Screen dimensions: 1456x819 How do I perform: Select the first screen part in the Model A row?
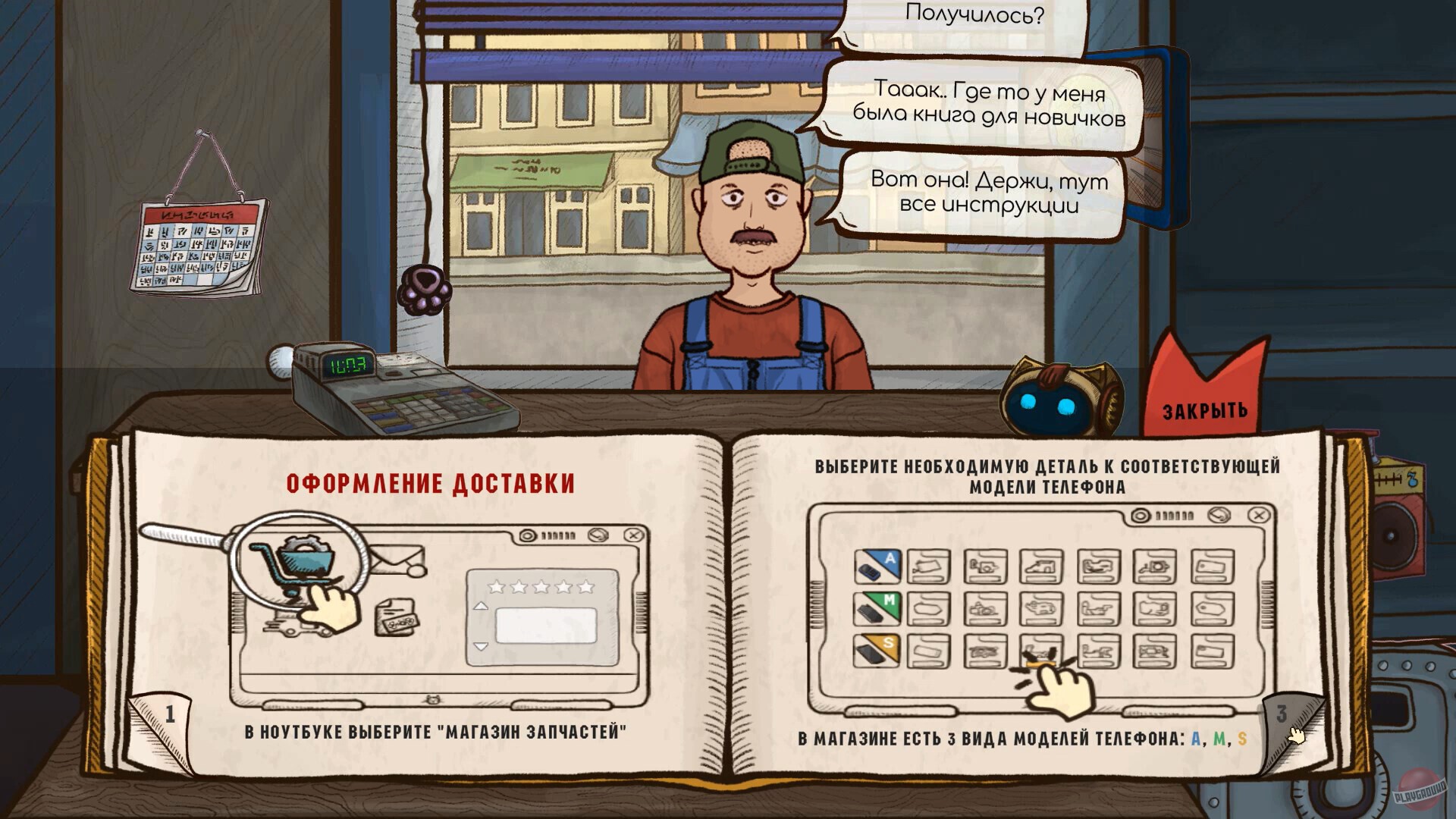click(x=927, y=565)
